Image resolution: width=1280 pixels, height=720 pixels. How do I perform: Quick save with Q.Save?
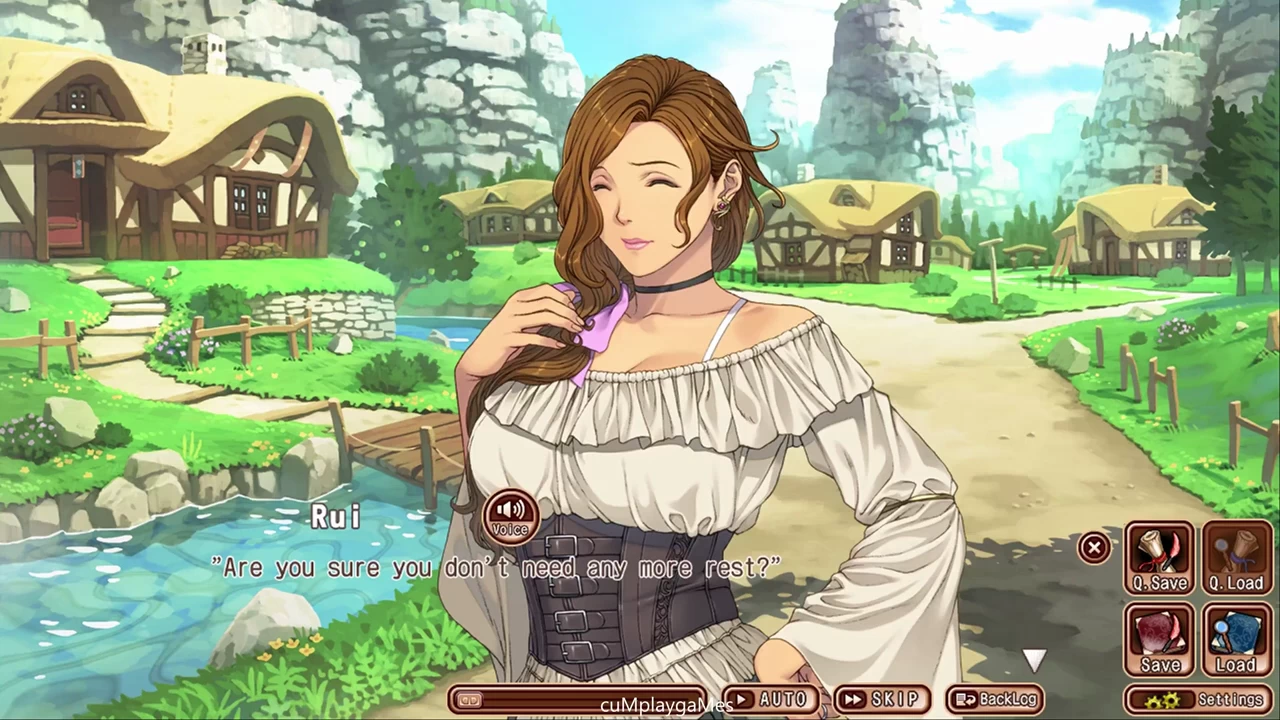tap(1160, 558)
